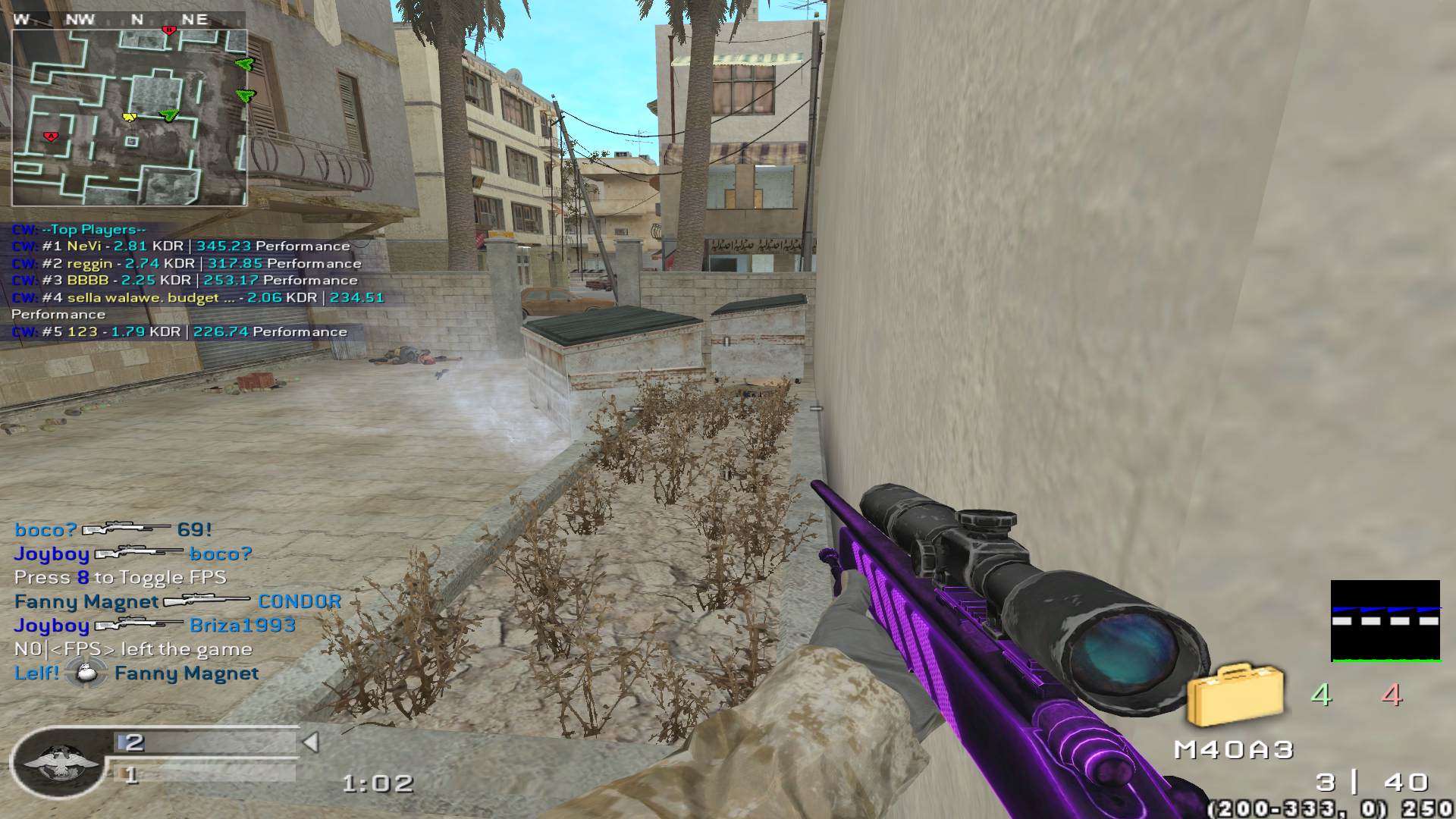Screen dimensions: 1456x819
Task: Click the Joyboy killed Briza1993 killfeed entry
Action: pyautogui.click(x=155, y=626)
